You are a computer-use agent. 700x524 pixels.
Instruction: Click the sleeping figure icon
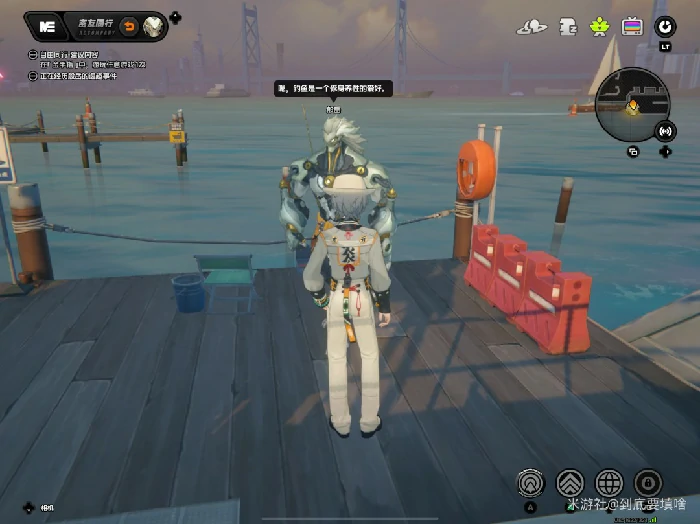pyautogui.click(x=567, y=27)
